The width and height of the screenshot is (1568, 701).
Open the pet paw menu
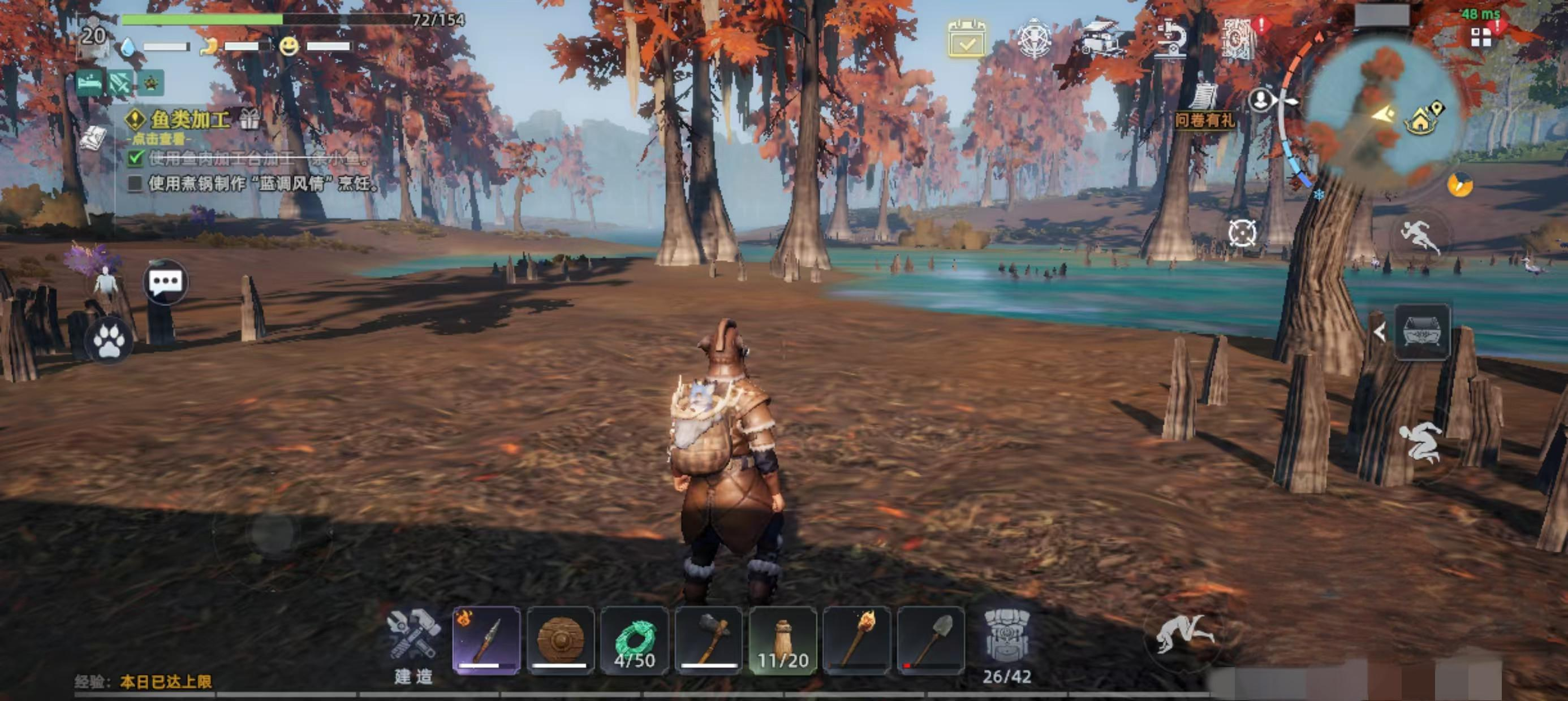click(110, 341)
